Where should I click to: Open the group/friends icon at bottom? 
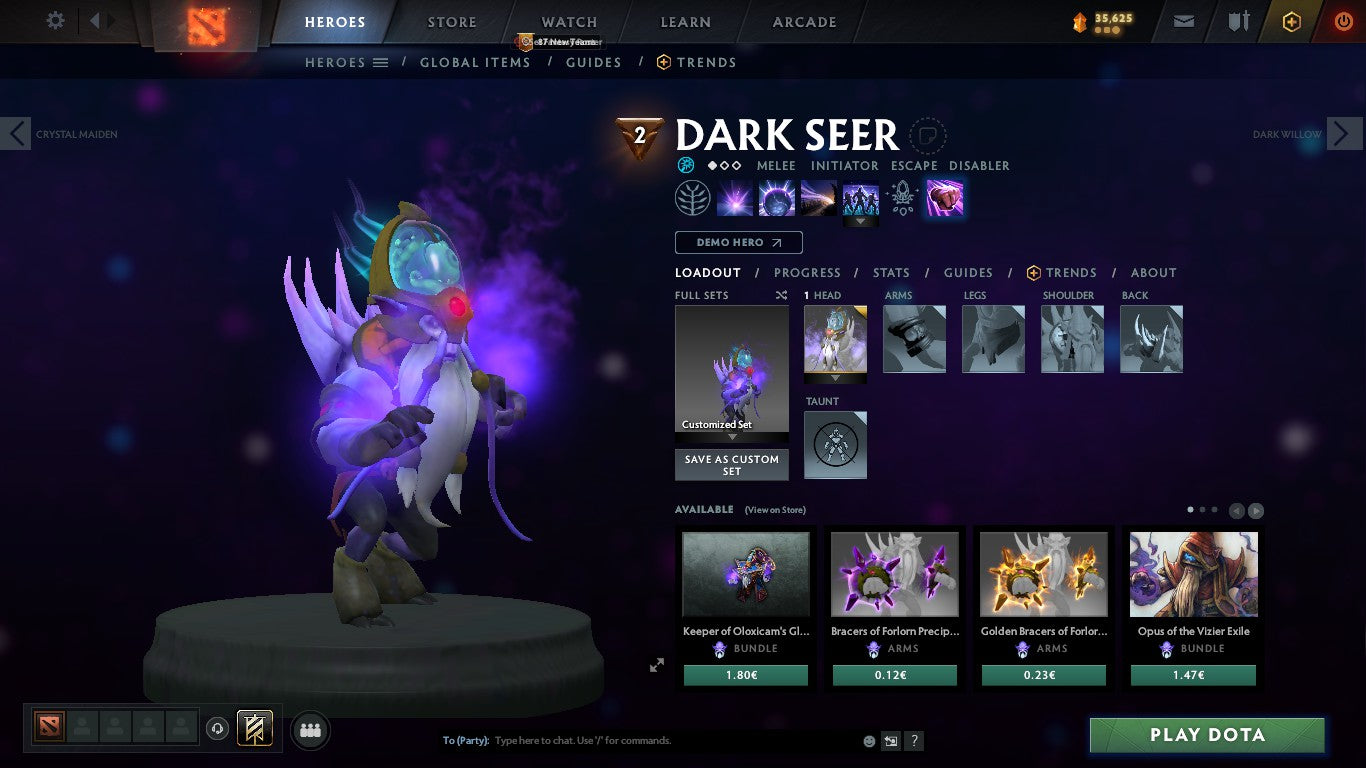click(310, 730)
